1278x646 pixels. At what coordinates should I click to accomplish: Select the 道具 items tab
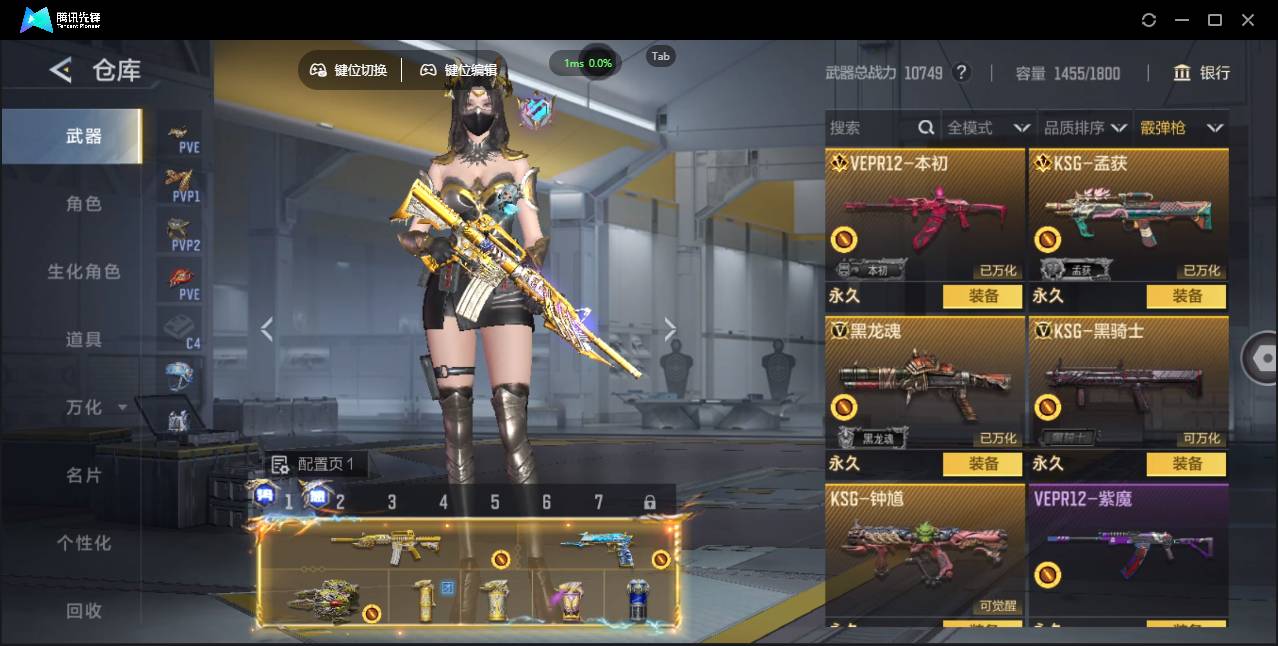point(84,340)
